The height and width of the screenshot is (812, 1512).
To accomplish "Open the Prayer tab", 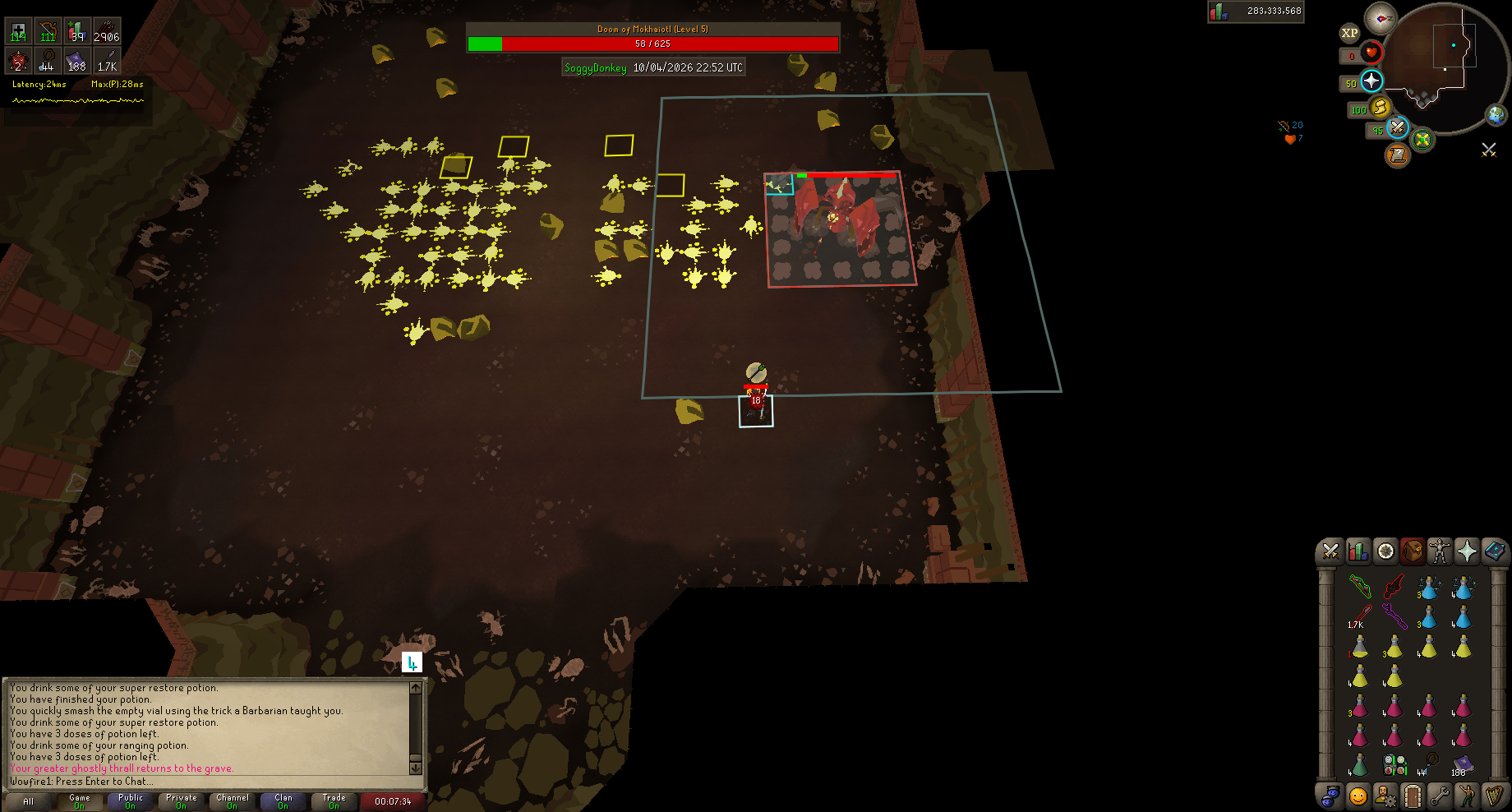I will [1467, 551].
